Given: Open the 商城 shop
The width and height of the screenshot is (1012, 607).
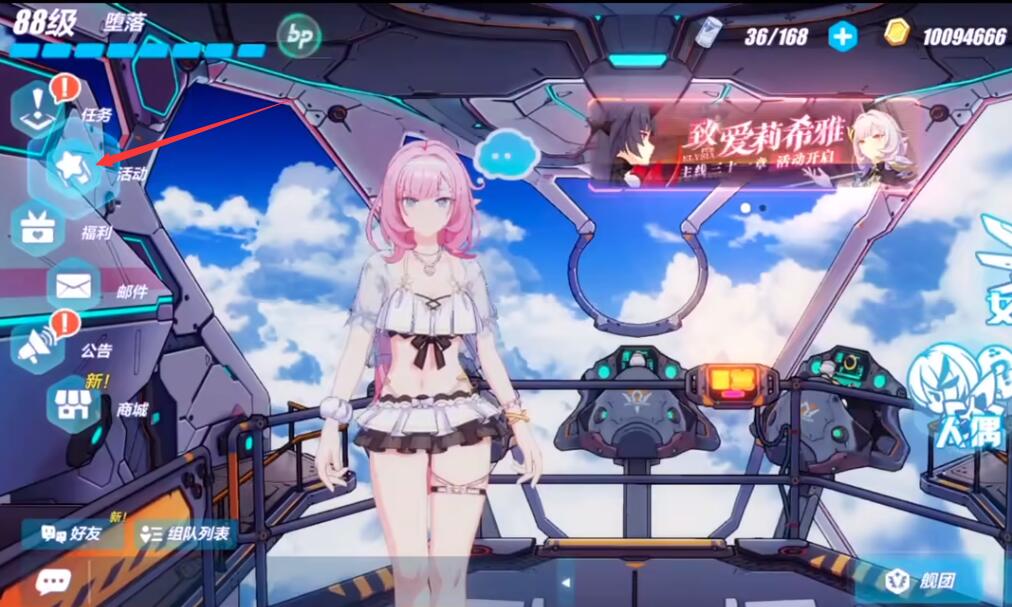Looking at the screenshot, I should [74, 405].
